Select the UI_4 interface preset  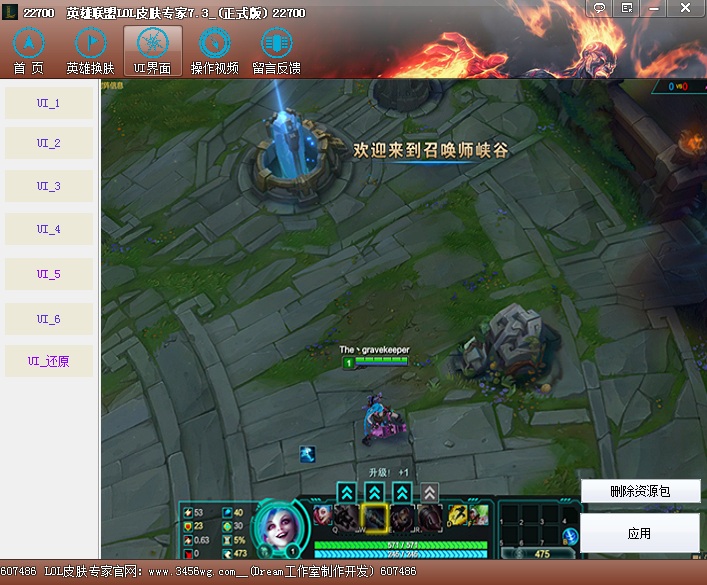coord(49,229)
